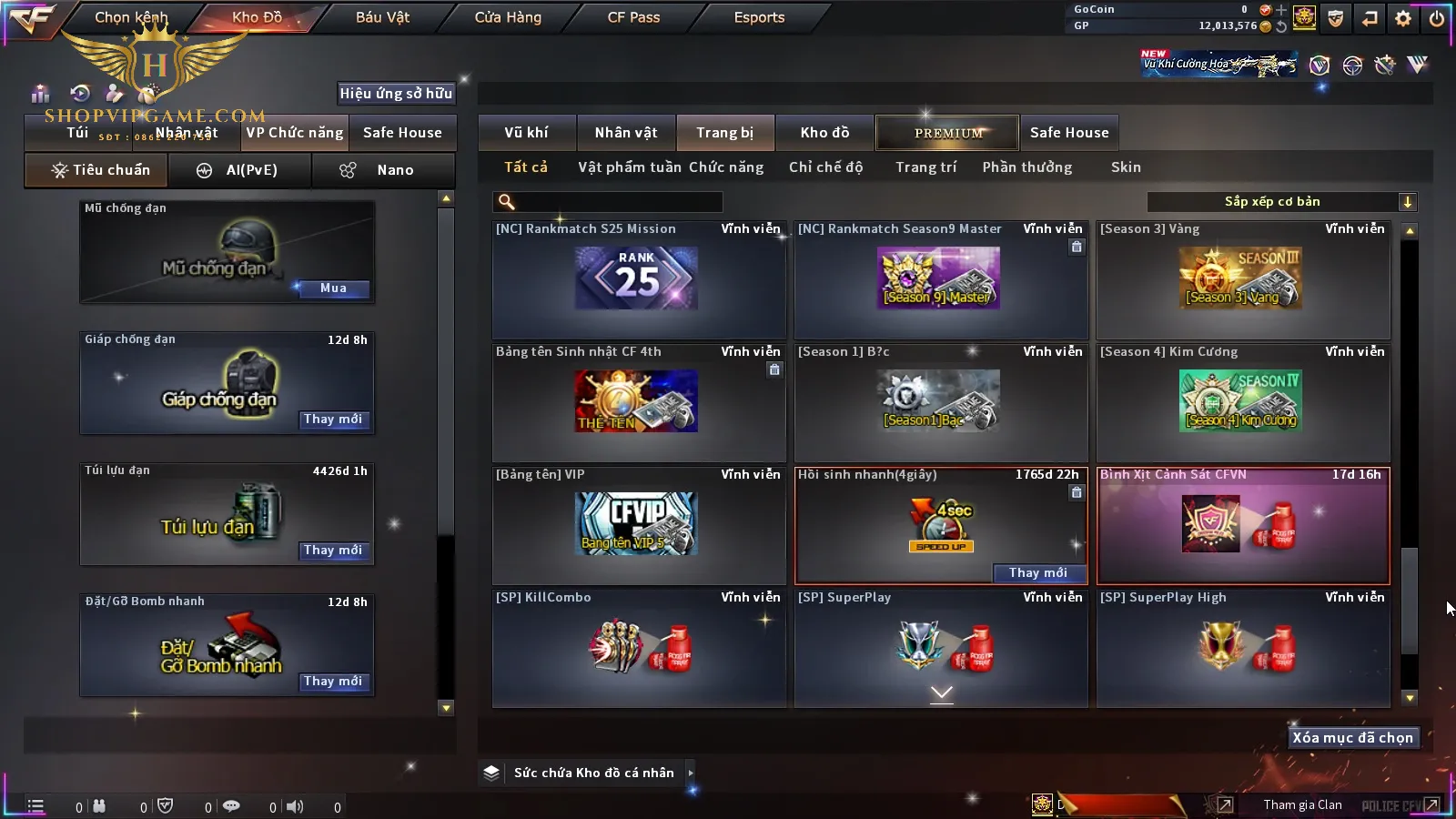1456x819 pixels.
Task: Renew Giáp chống đạn with Thay mới
Action: coord(333,420)
